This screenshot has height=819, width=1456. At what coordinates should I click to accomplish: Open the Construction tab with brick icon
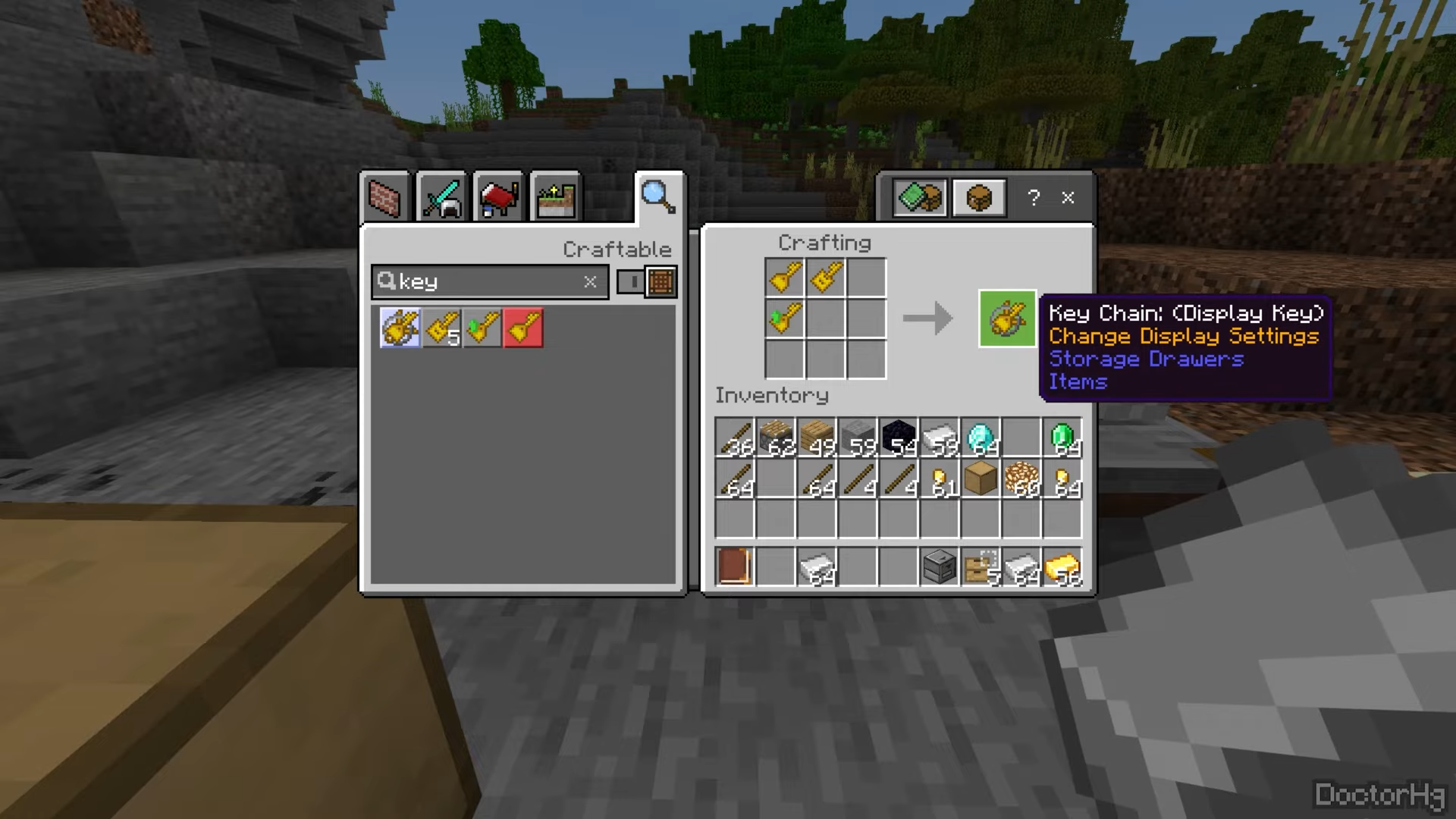click(x=384, y=199)
